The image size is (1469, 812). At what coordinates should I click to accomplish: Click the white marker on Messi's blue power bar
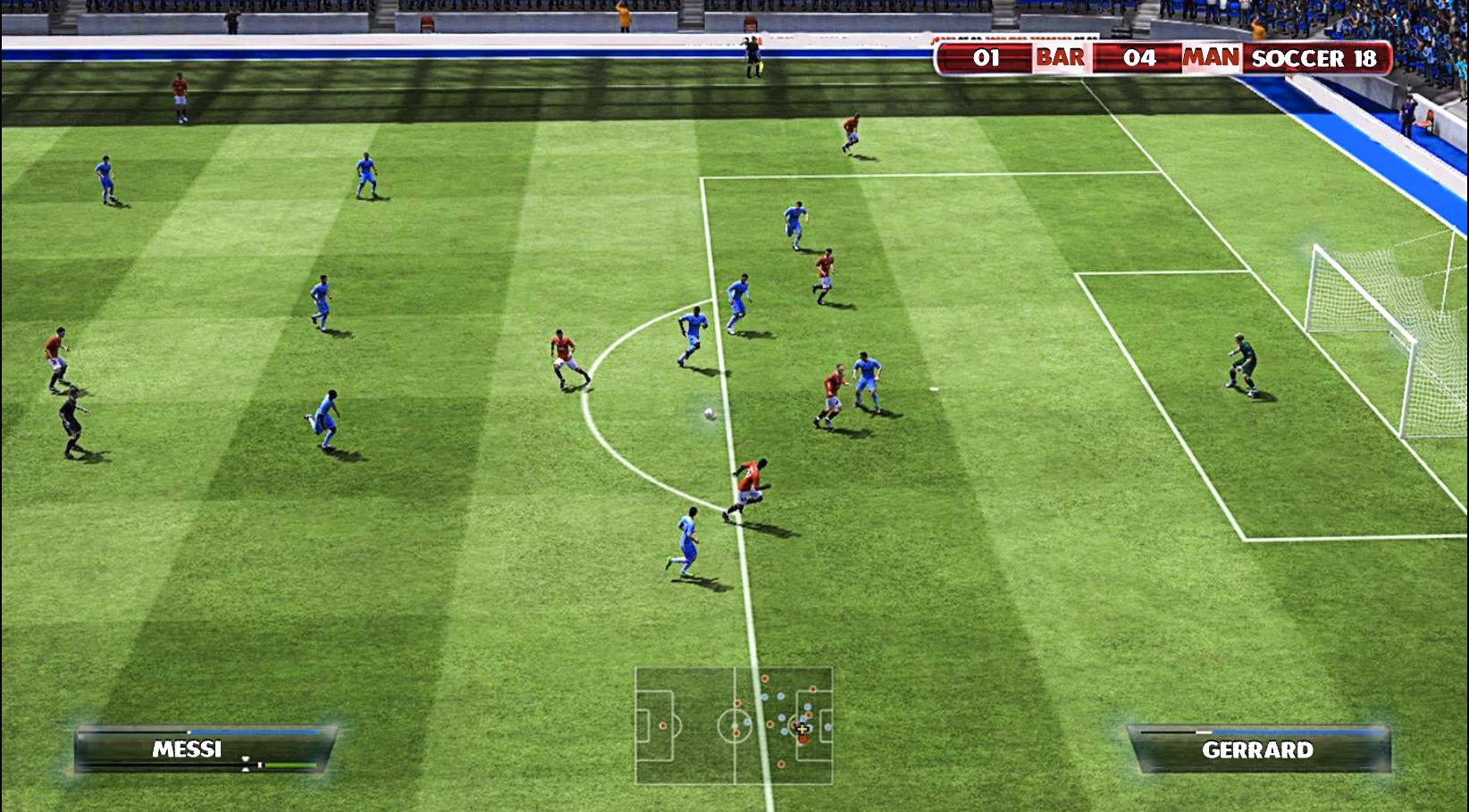tap(189, 732)
